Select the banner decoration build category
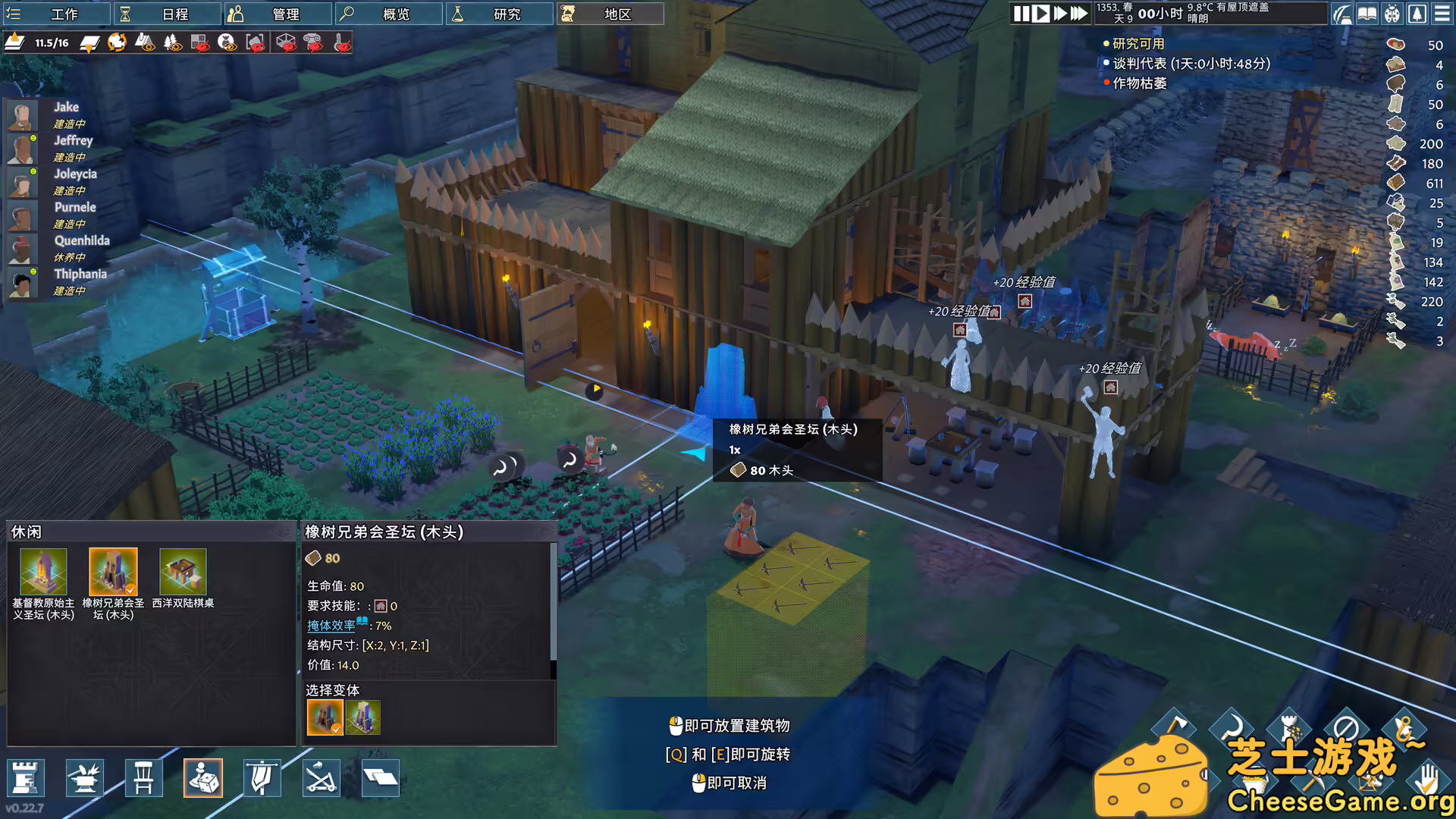Viewport: 1456px width, 819px height. point(261,778)
